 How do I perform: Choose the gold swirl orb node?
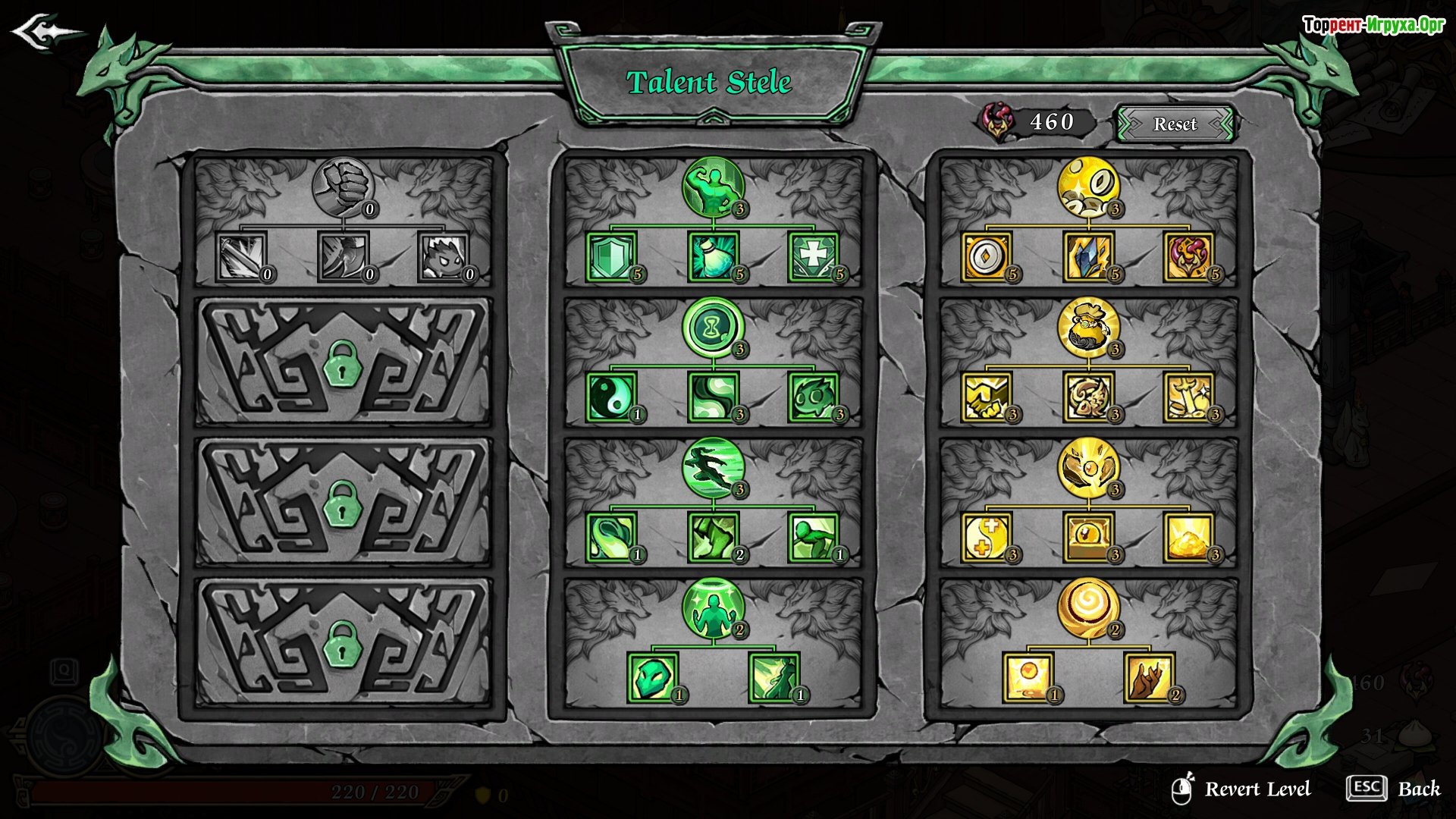pos(1088,607)
